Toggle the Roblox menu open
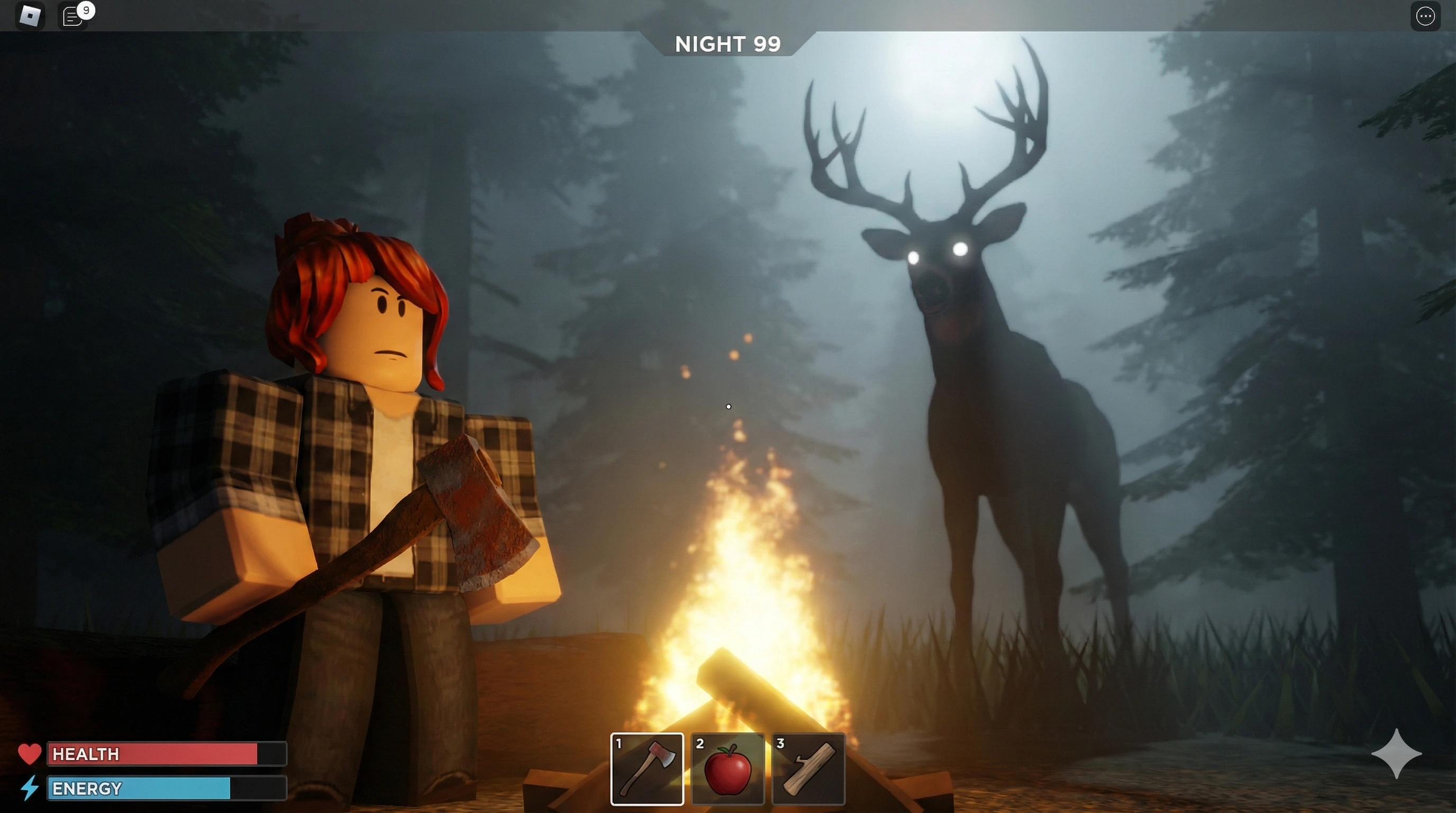 (x=31, y=16)
